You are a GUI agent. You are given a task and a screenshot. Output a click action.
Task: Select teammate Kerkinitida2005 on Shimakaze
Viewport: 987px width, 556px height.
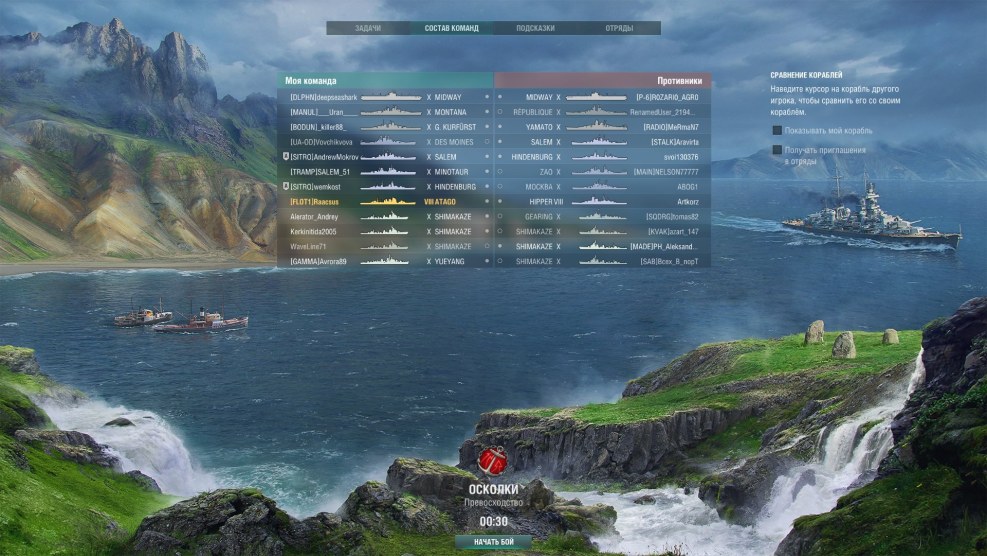(385, 231)
